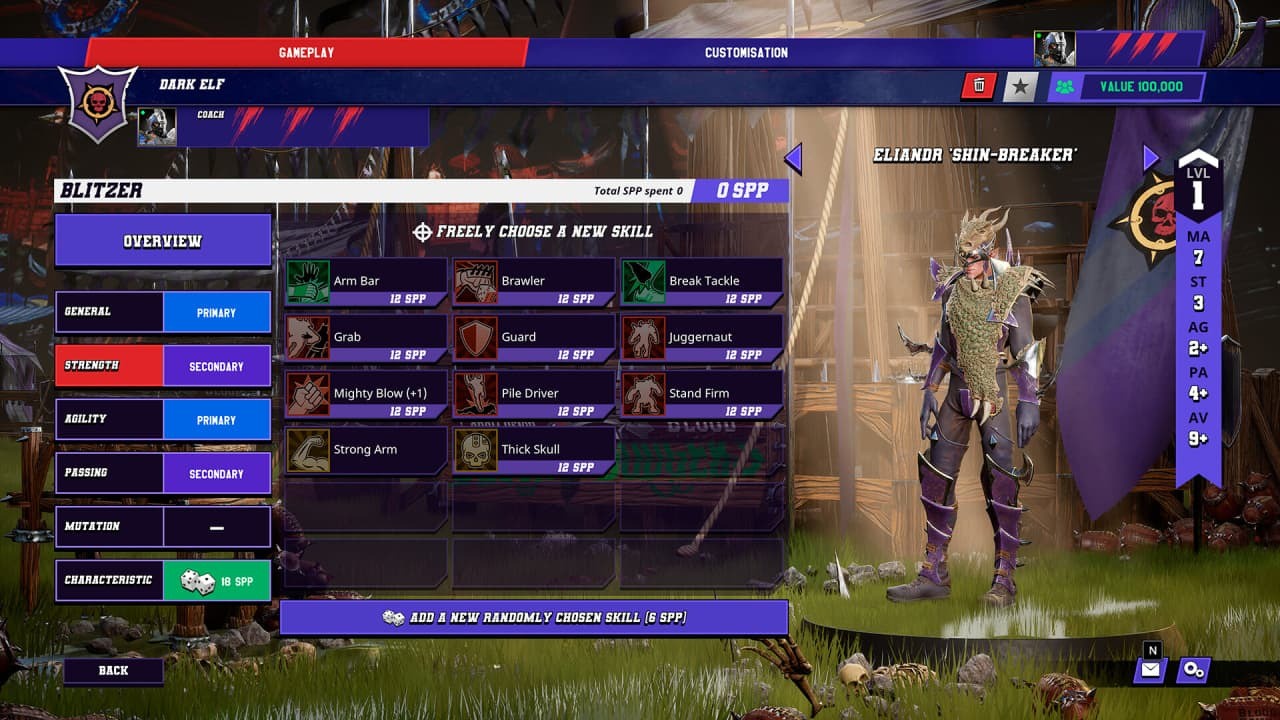Viewport: 1280px width, 720px height.
Task: Click the star favorite icon
Action: [x=1019, y=86]
